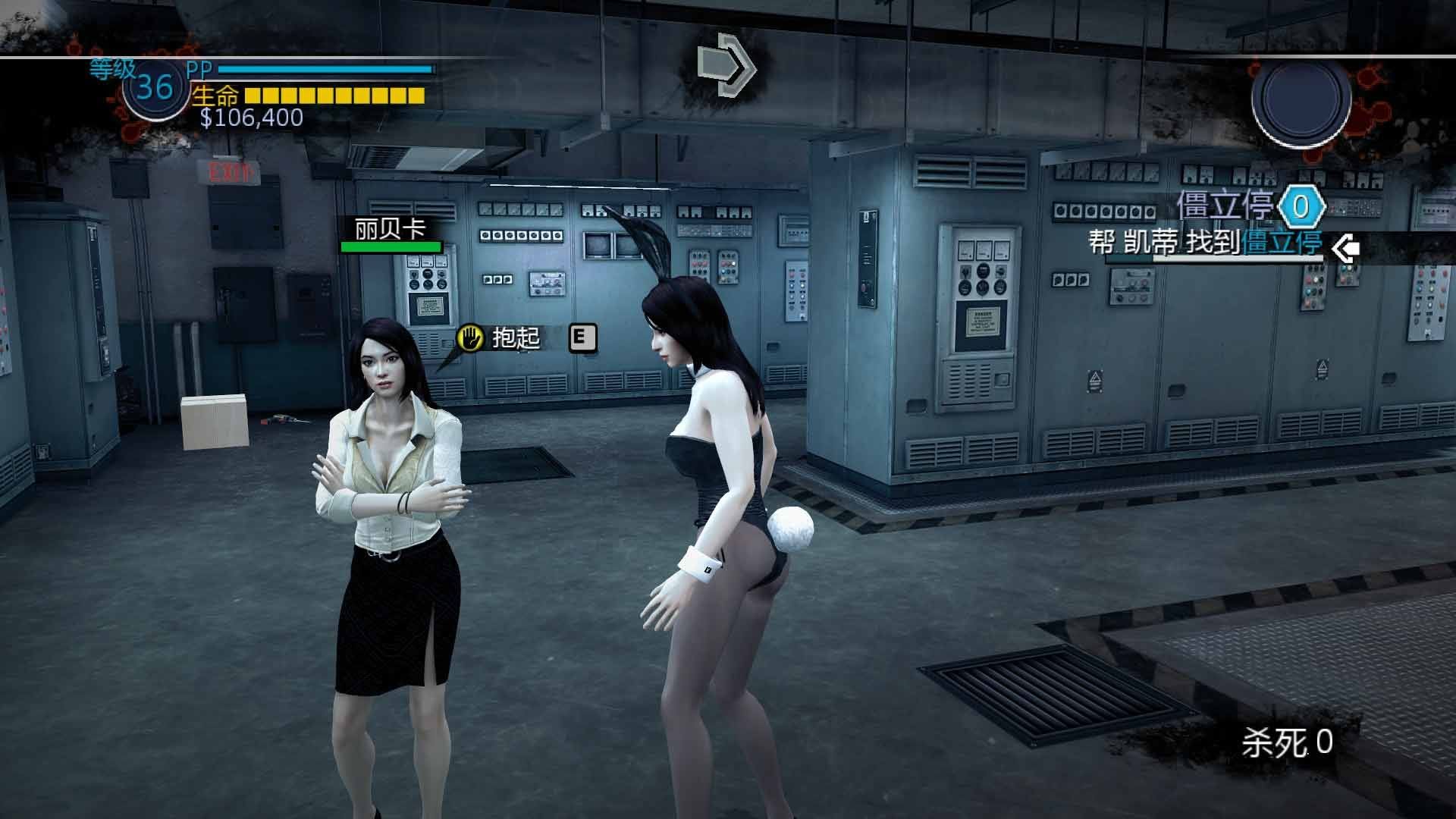Click the level 36 badge

point(155,88)
